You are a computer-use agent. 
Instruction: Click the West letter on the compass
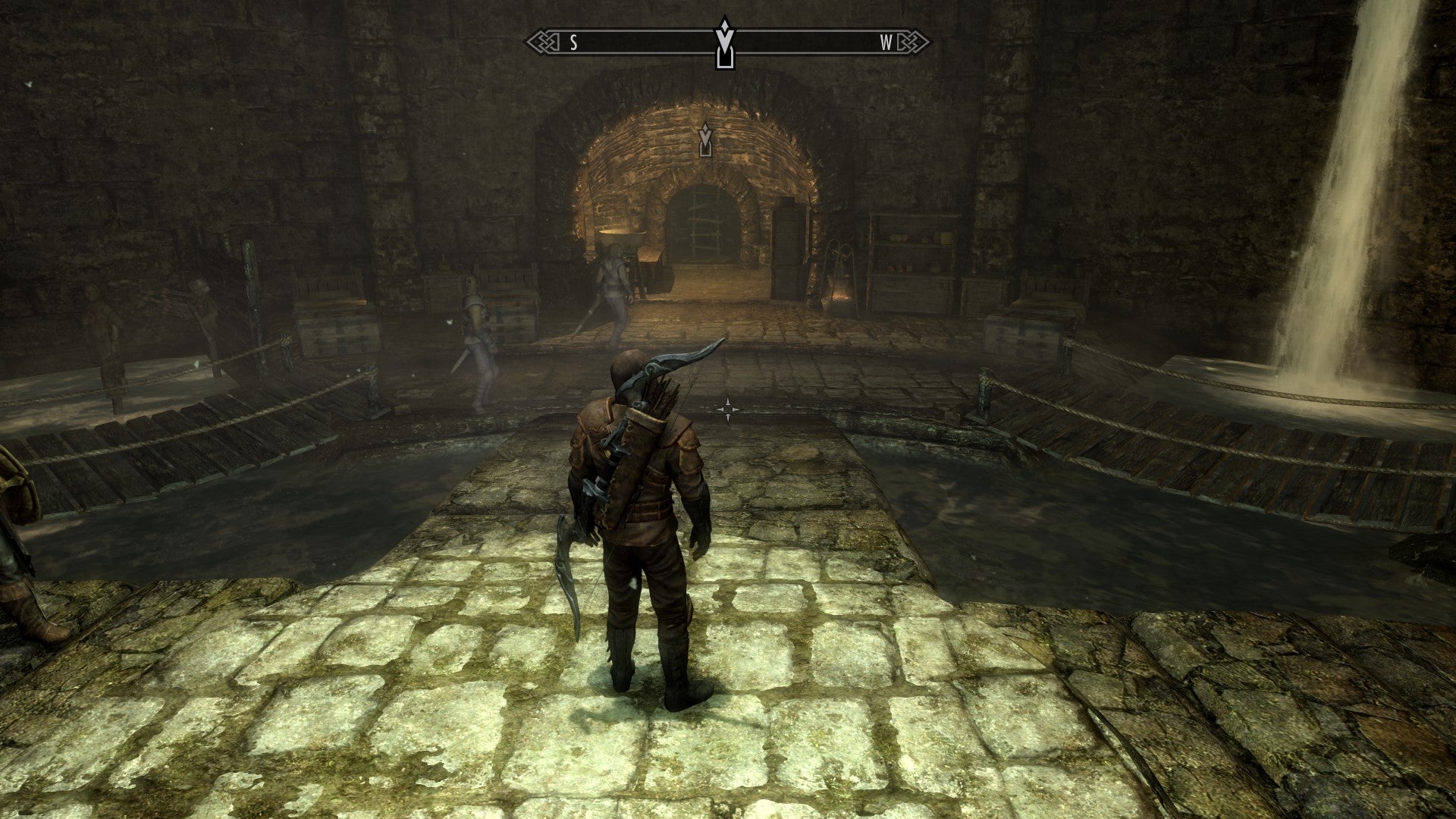click(x=886, y=42)
